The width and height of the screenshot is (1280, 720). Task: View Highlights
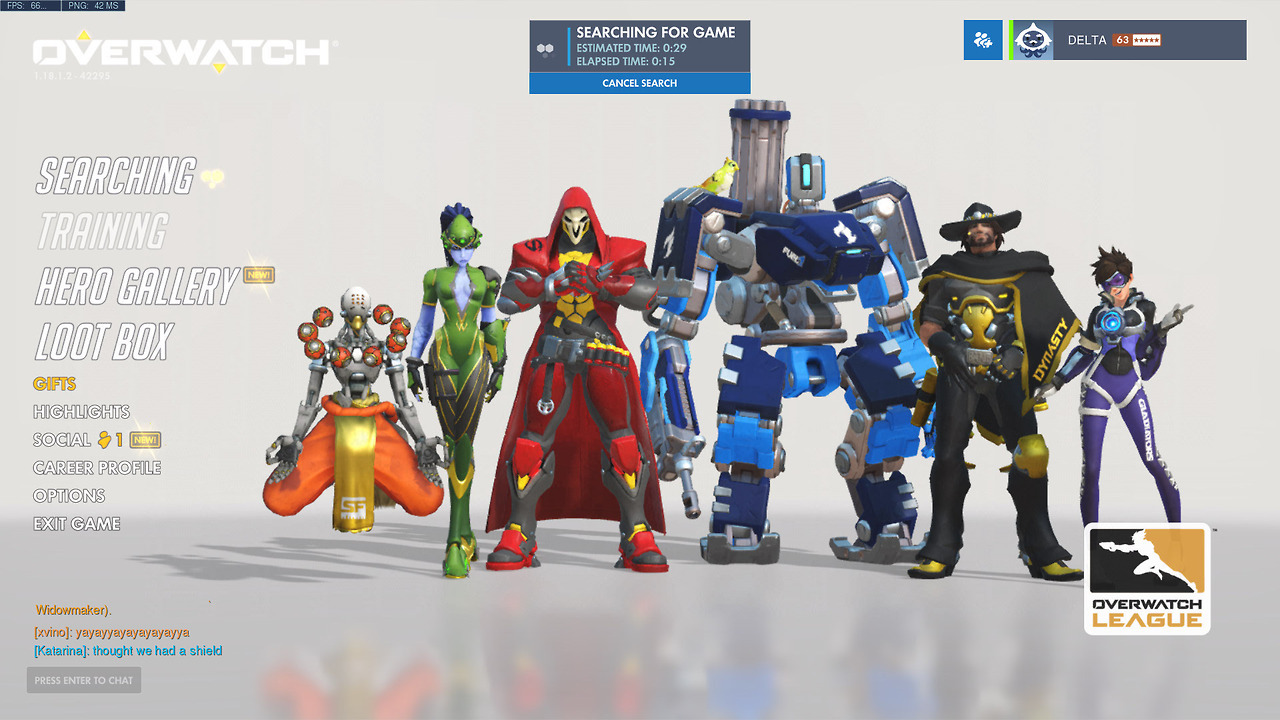pos(81,412)
